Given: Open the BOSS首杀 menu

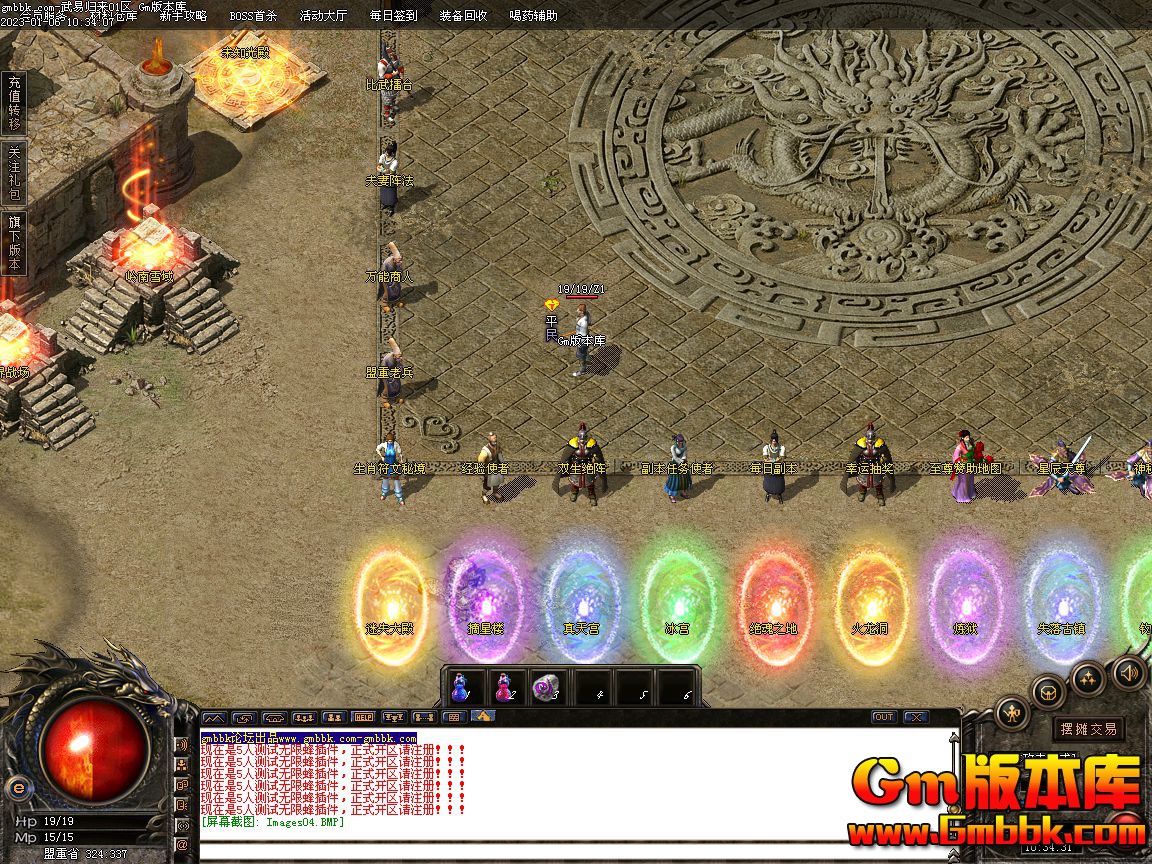Looking at the screenshot, I should (253, 16).
